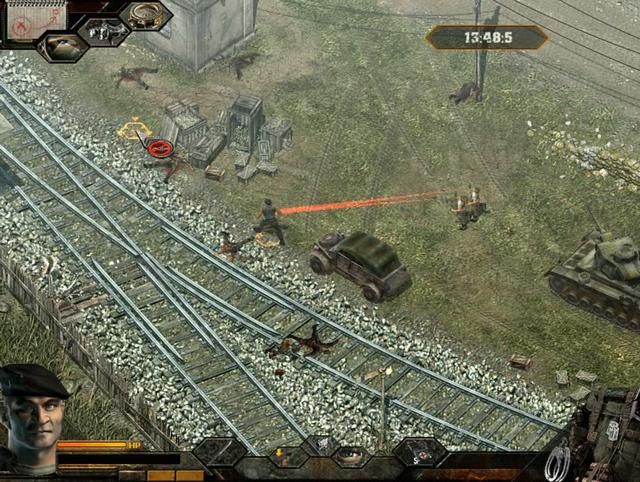The height and width of the screenshot is (482, 640).
Task: Select the hexagon slot with red-marked item
Action: (x=419, y=452)
